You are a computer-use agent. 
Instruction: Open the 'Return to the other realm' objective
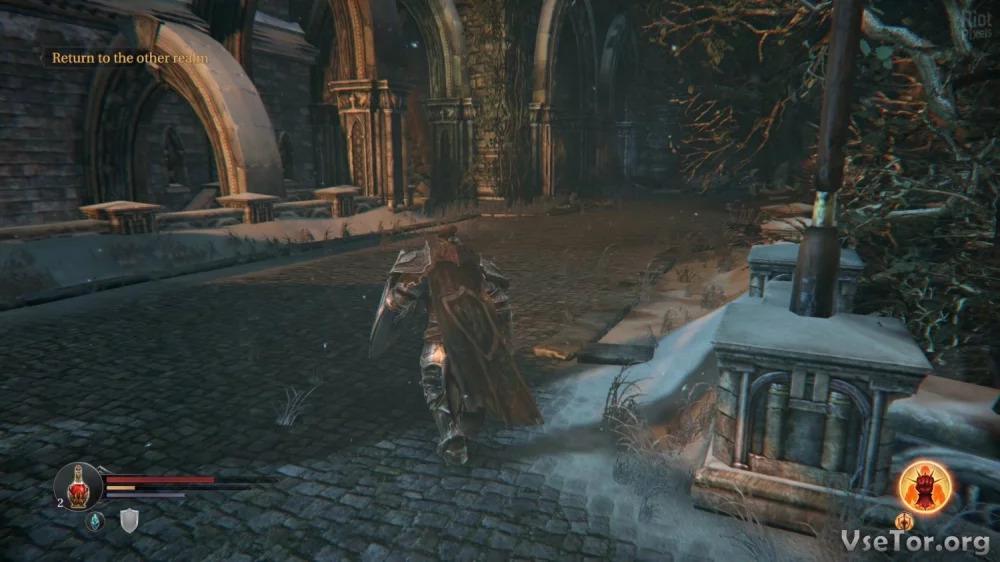130,58
